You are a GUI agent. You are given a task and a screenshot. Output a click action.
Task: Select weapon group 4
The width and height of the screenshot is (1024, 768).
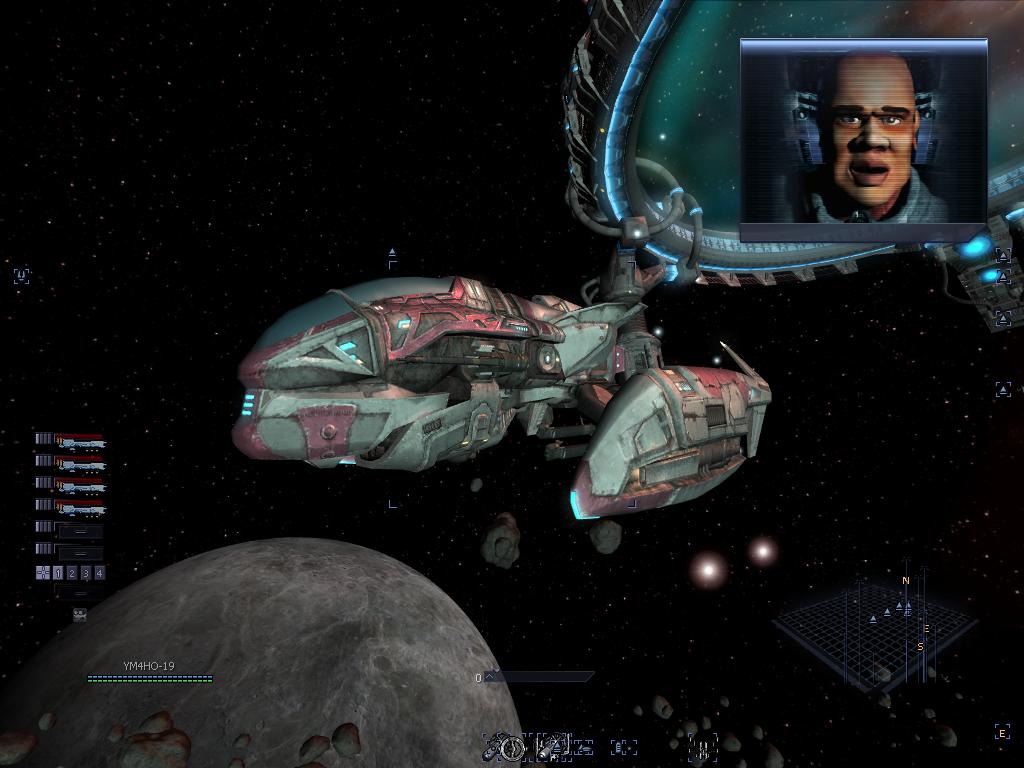coord(99,573)
